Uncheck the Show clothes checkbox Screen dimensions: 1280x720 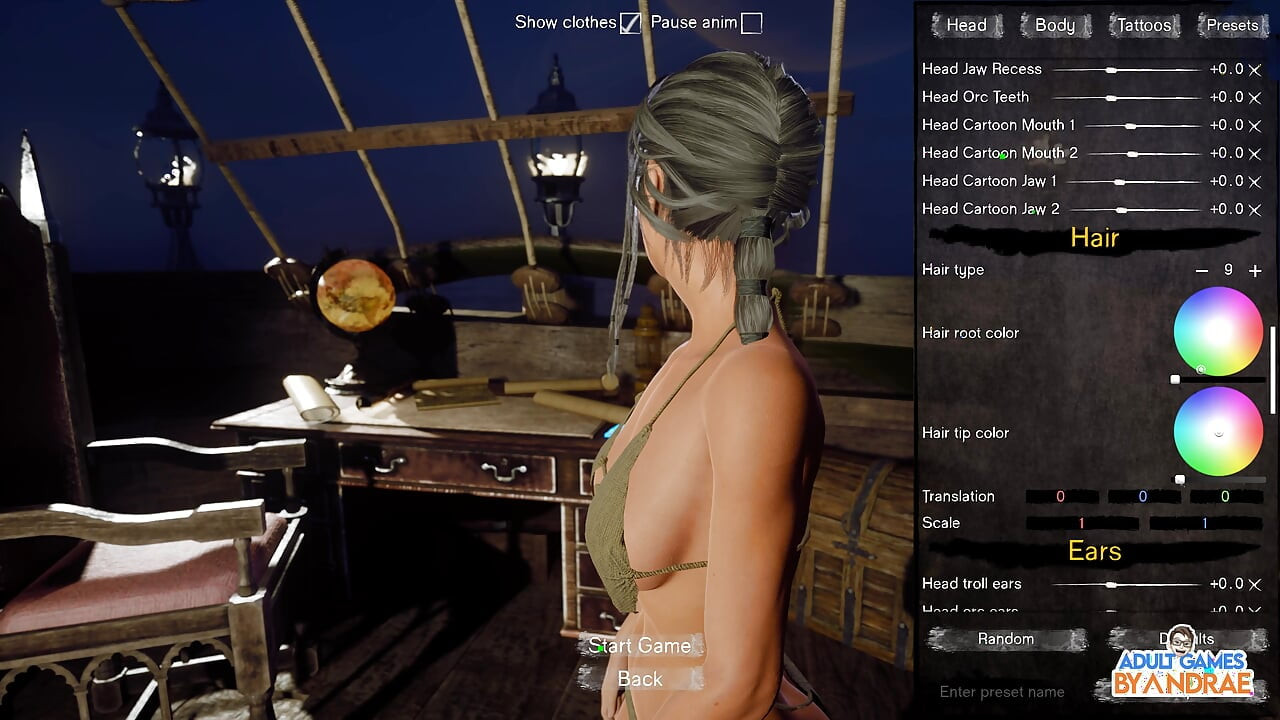pos(630,21)
